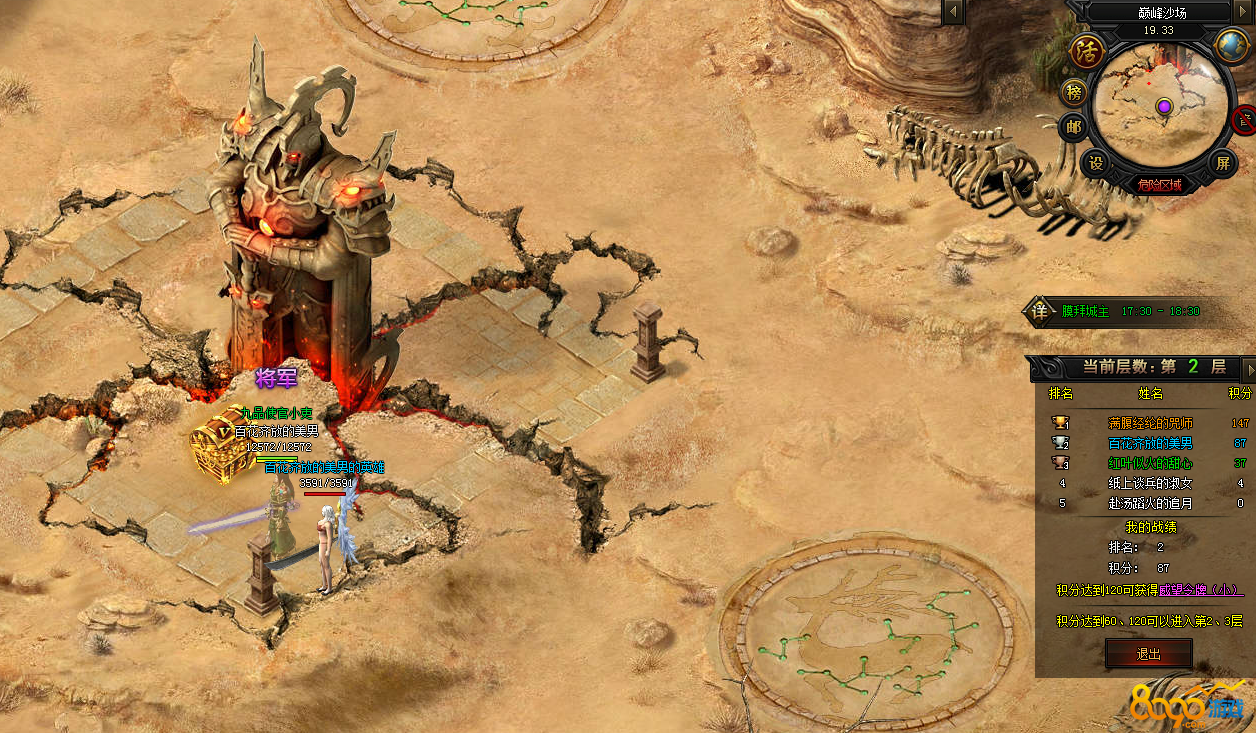This screenshot has width=1256, height=733.
Task: Collapse the floor ranking panel with its arrow
Action: coord(1248,368)
